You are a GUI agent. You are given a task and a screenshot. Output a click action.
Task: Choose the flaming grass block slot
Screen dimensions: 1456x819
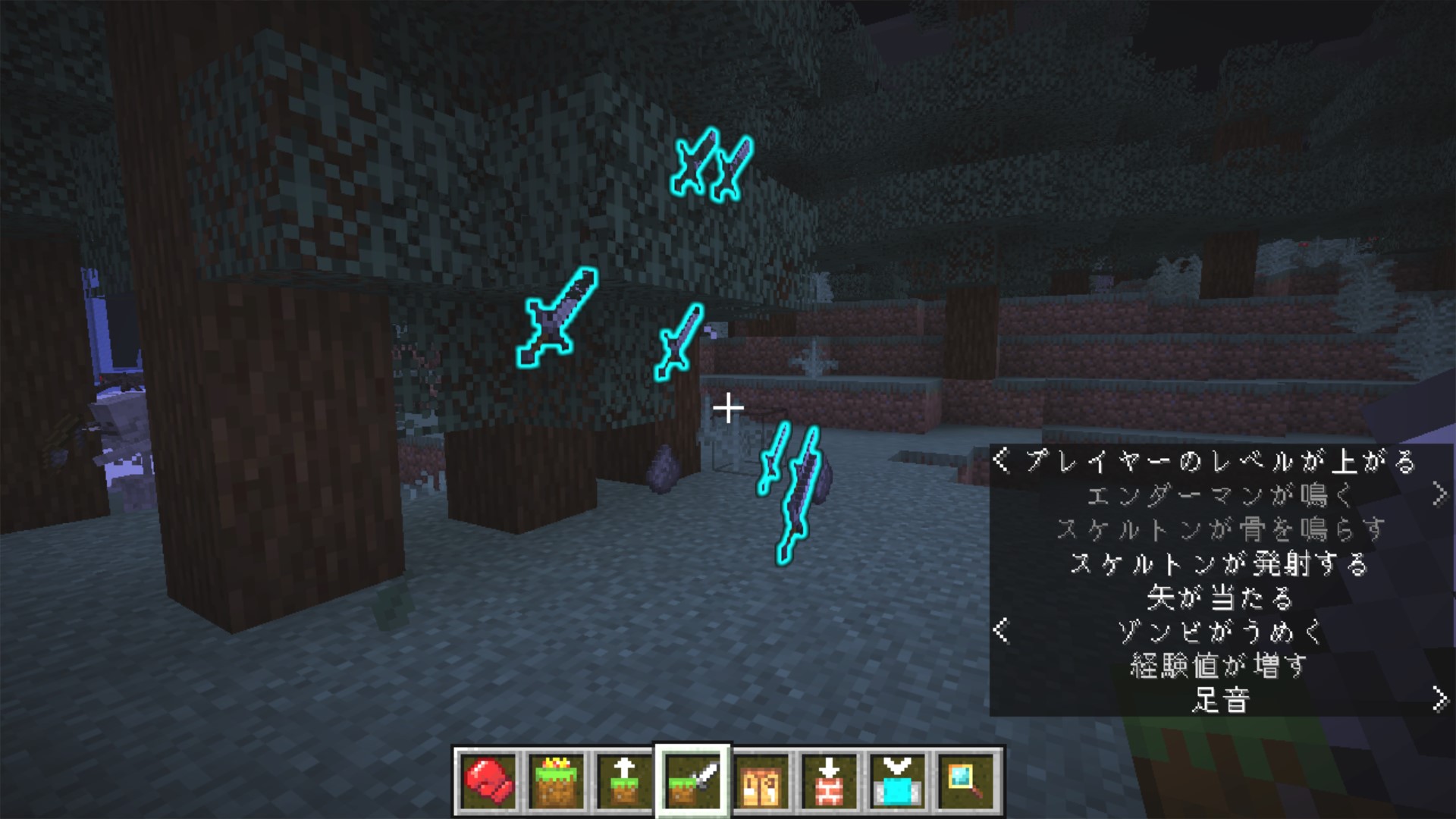556,781
